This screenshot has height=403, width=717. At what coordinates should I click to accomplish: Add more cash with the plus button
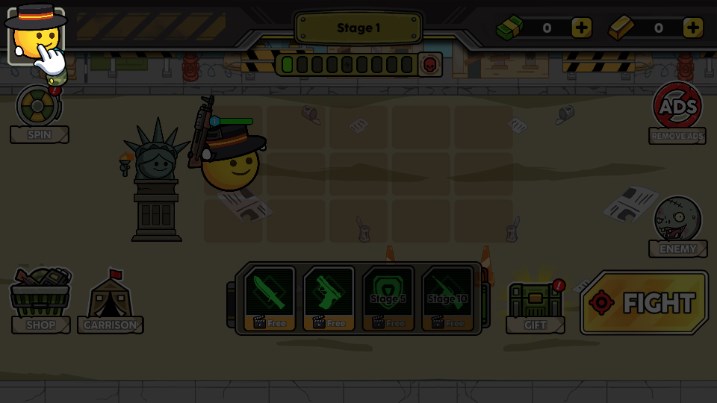[x=581, y=28]
